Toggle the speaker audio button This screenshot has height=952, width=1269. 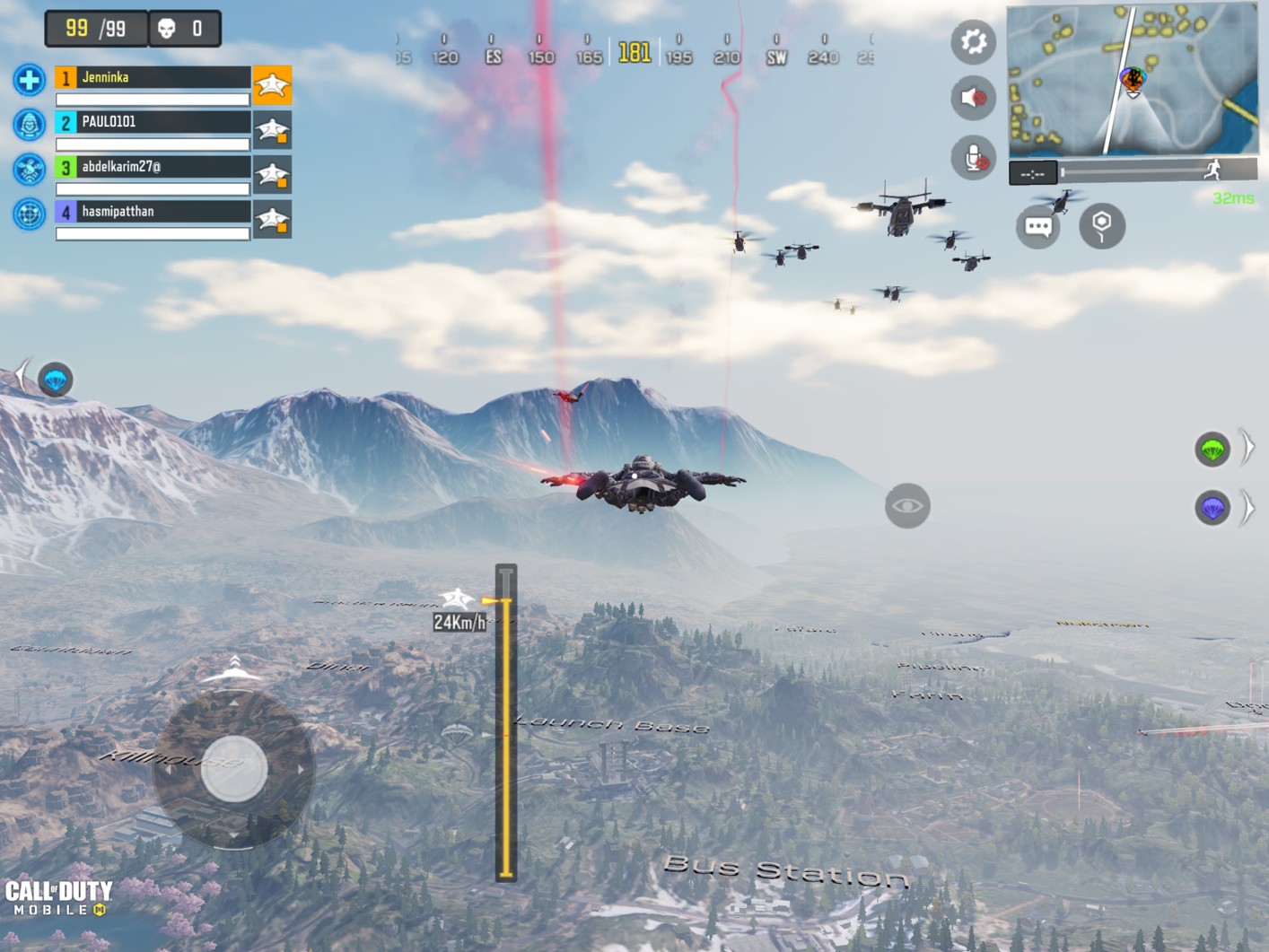click(x=973, y=98)
